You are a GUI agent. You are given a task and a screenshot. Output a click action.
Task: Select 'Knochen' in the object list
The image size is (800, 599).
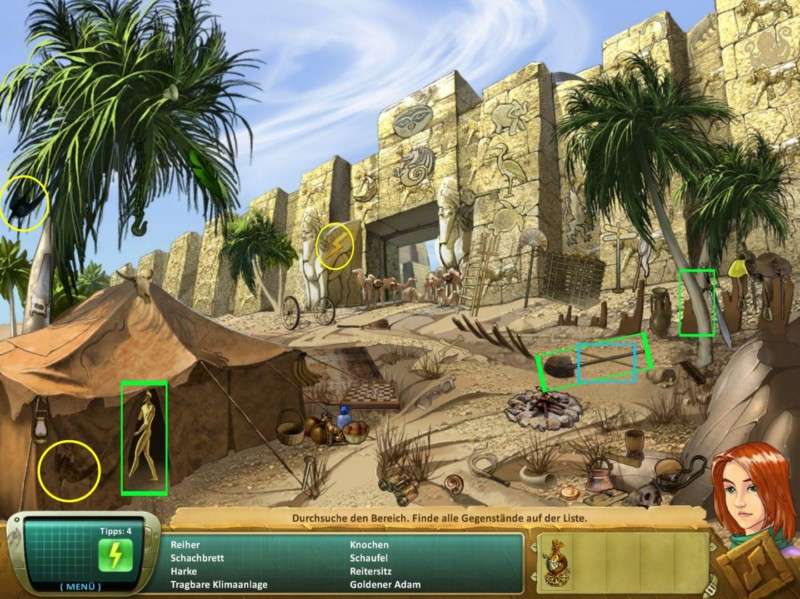point(370,544)
